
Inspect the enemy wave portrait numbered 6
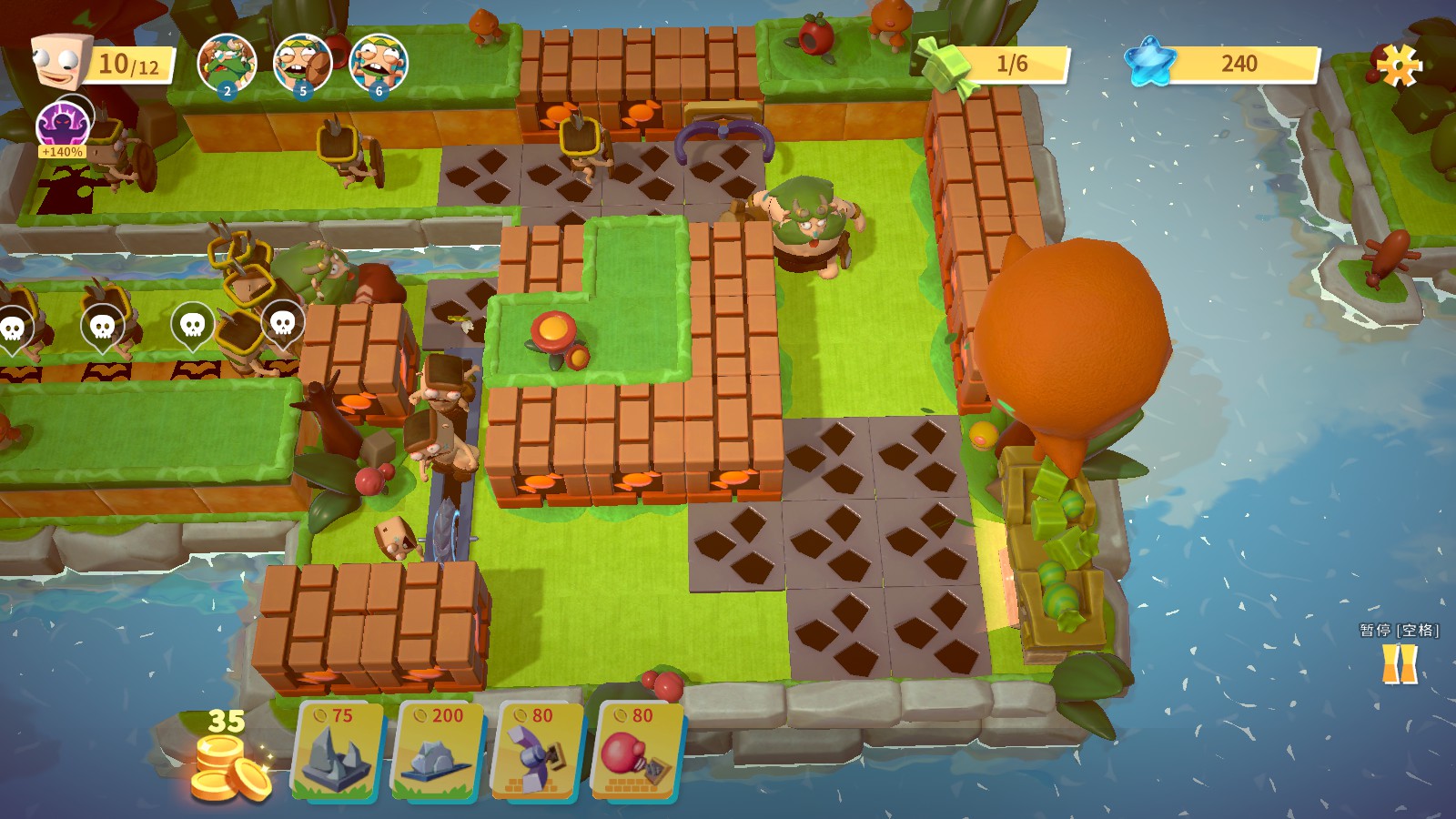pyautogui.click(x=379, y=62)
